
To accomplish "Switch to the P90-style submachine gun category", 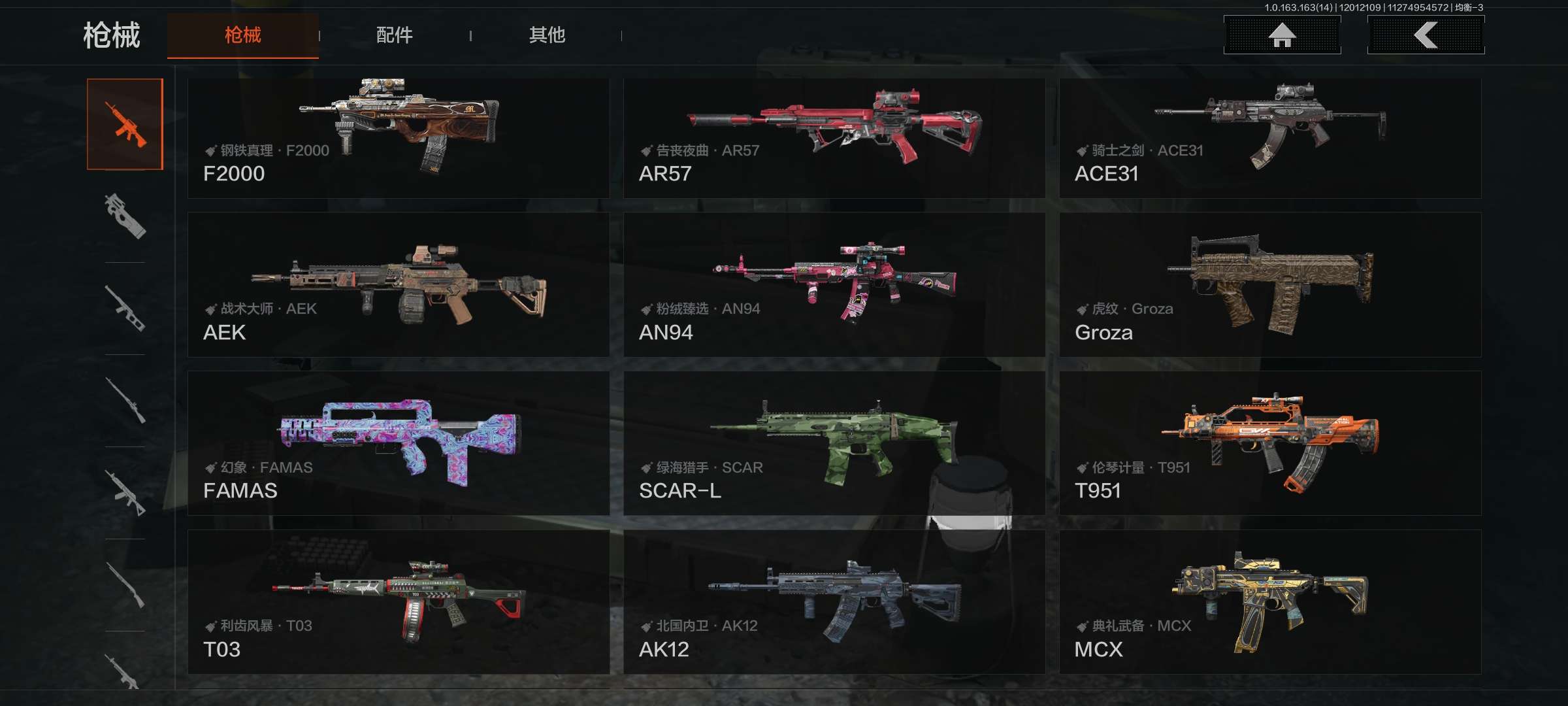I will point(125,216).
